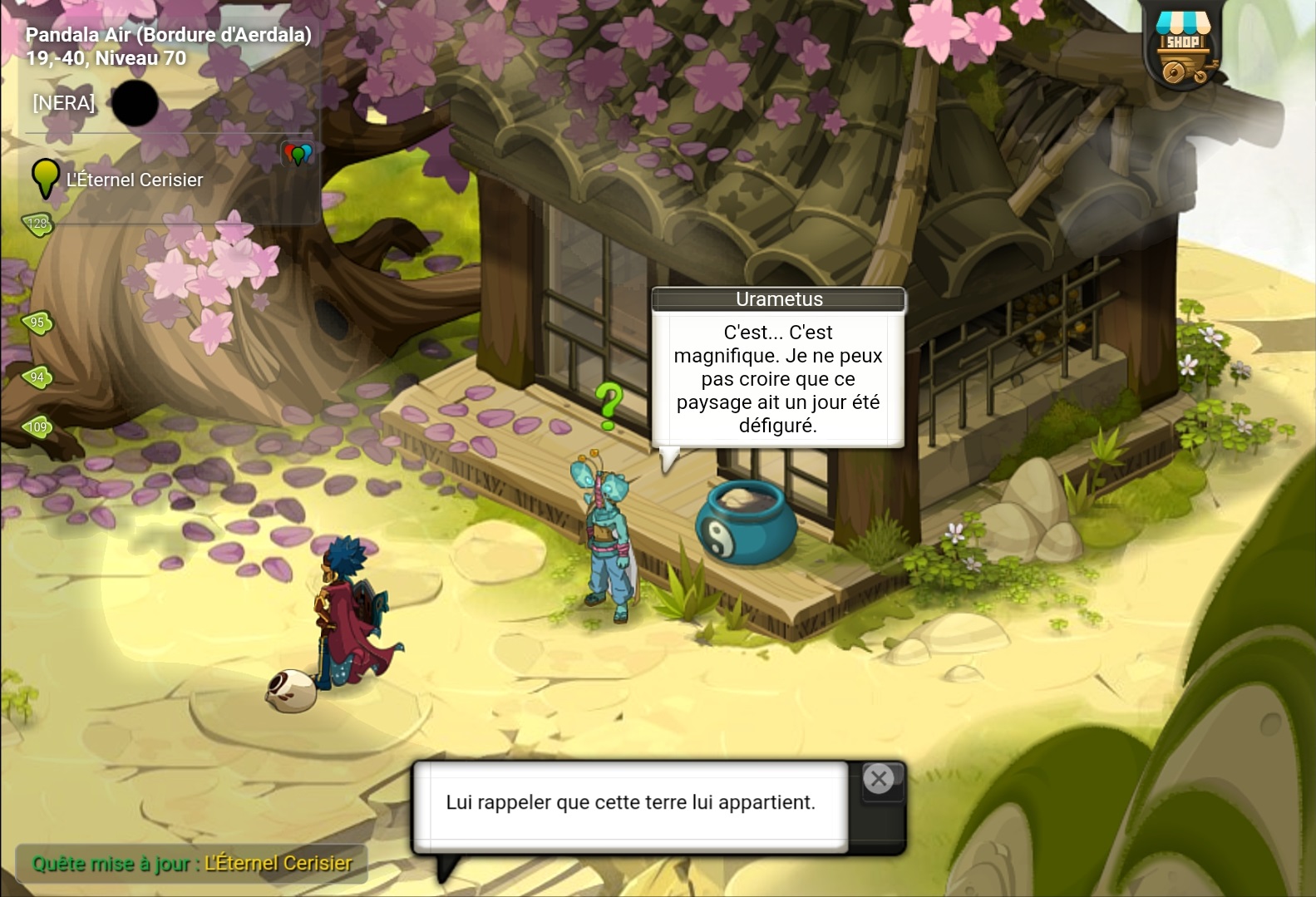Click the multicolored map pins icon
1316x897 pixels.
pos(298,154)
